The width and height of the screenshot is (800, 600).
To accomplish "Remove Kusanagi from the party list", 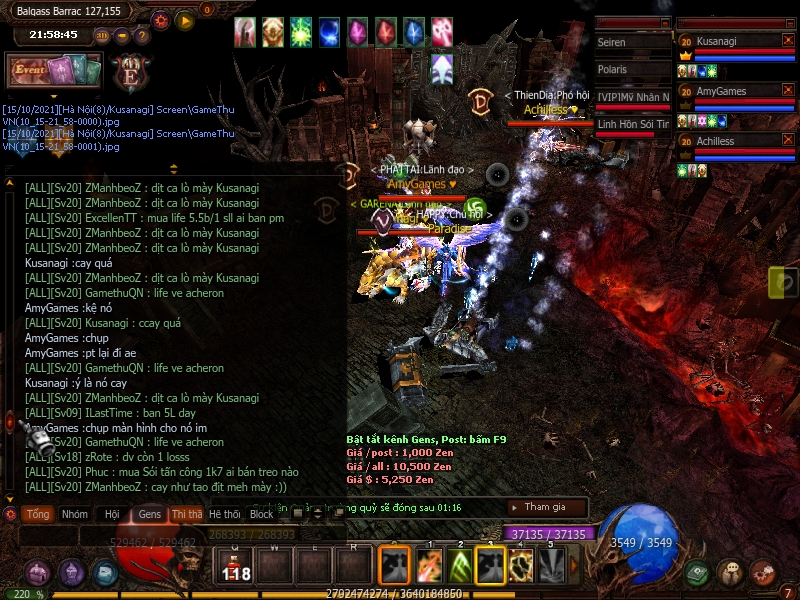I will [x=788, y=40].
